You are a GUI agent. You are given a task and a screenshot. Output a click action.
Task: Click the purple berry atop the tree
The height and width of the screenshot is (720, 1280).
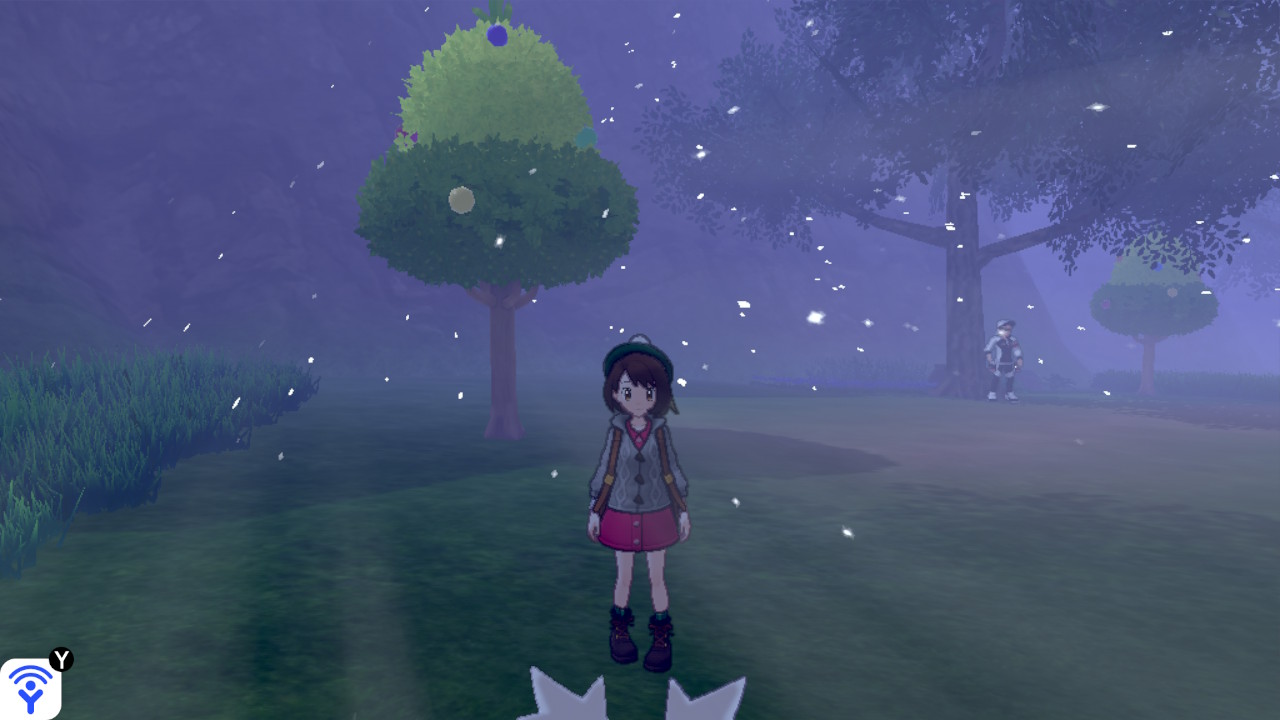(496, 34)
